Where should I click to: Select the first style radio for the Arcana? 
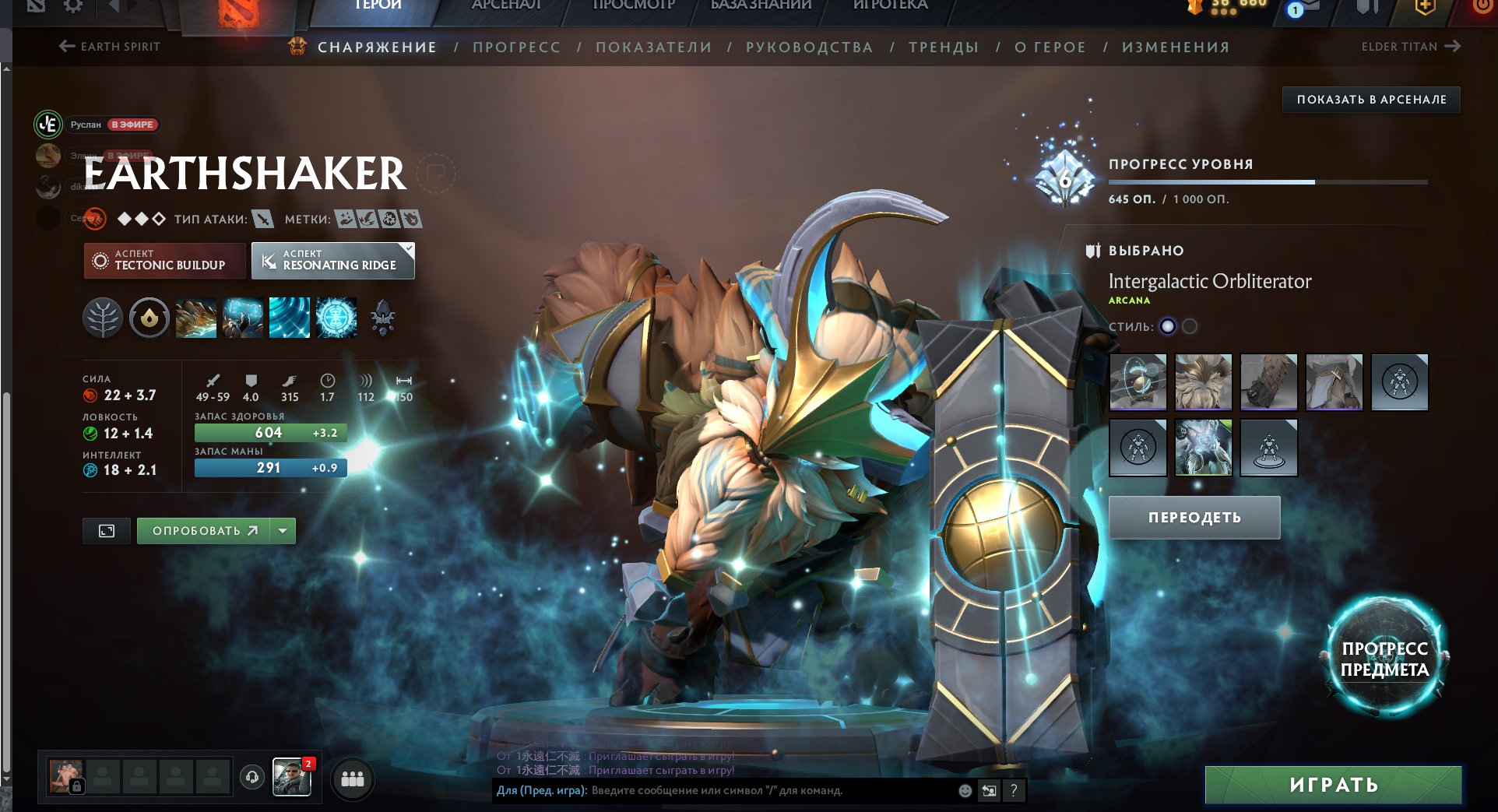tap(1168, 327)
